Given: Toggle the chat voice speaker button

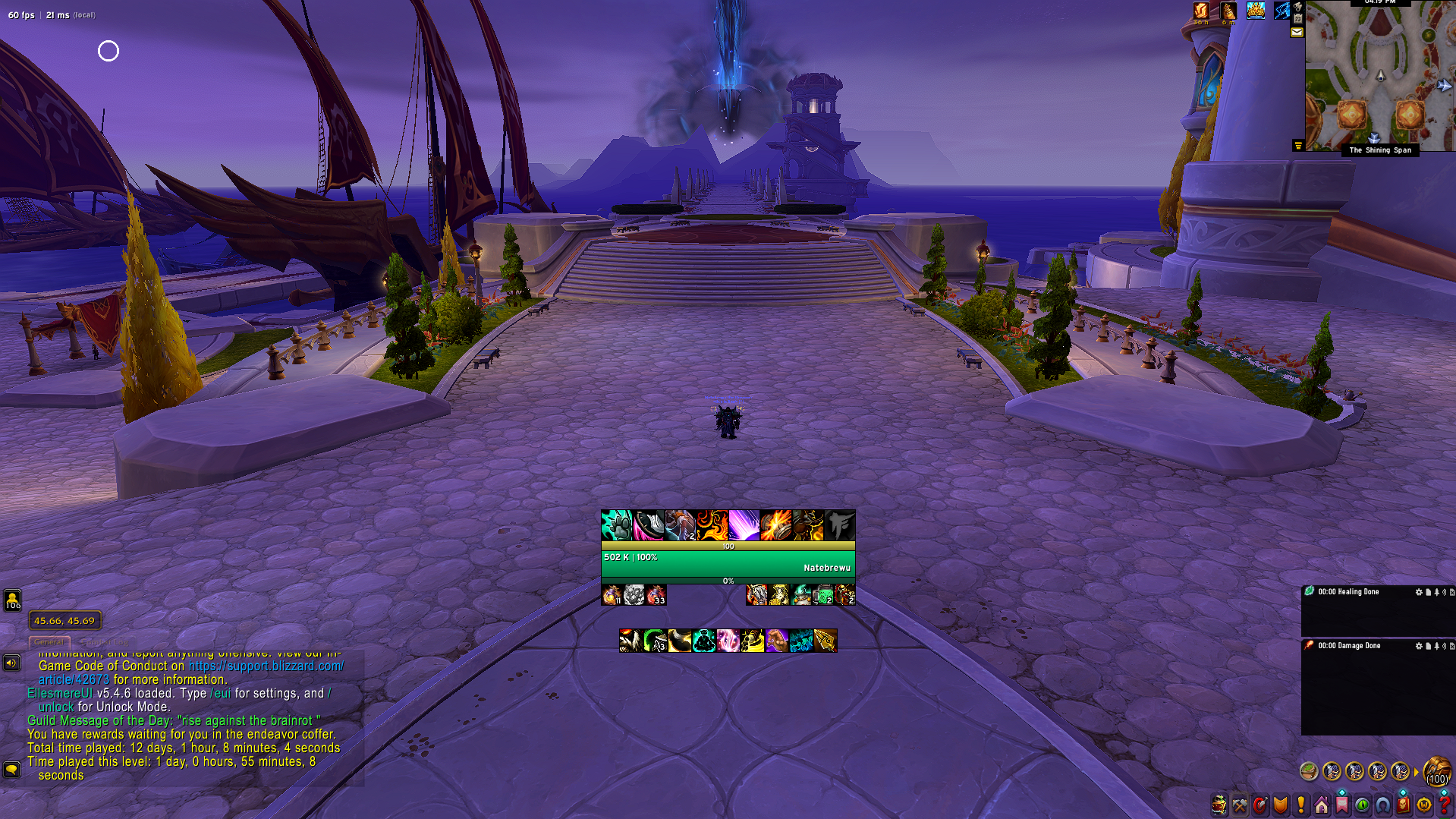Looking at the screenshot, I should click(11, 663).
